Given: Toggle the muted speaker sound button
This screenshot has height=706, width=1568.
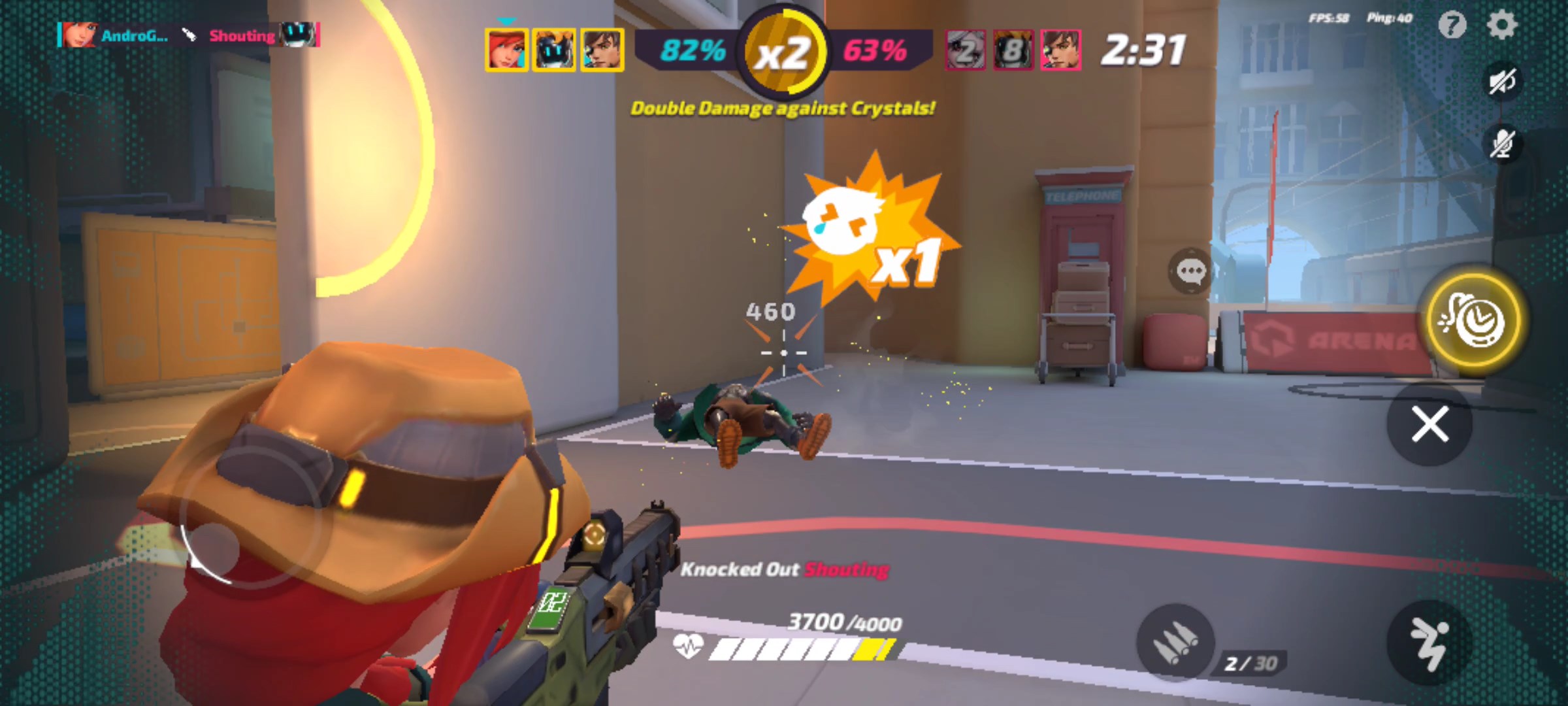Looking at the screenshot, I should 1502,82.
